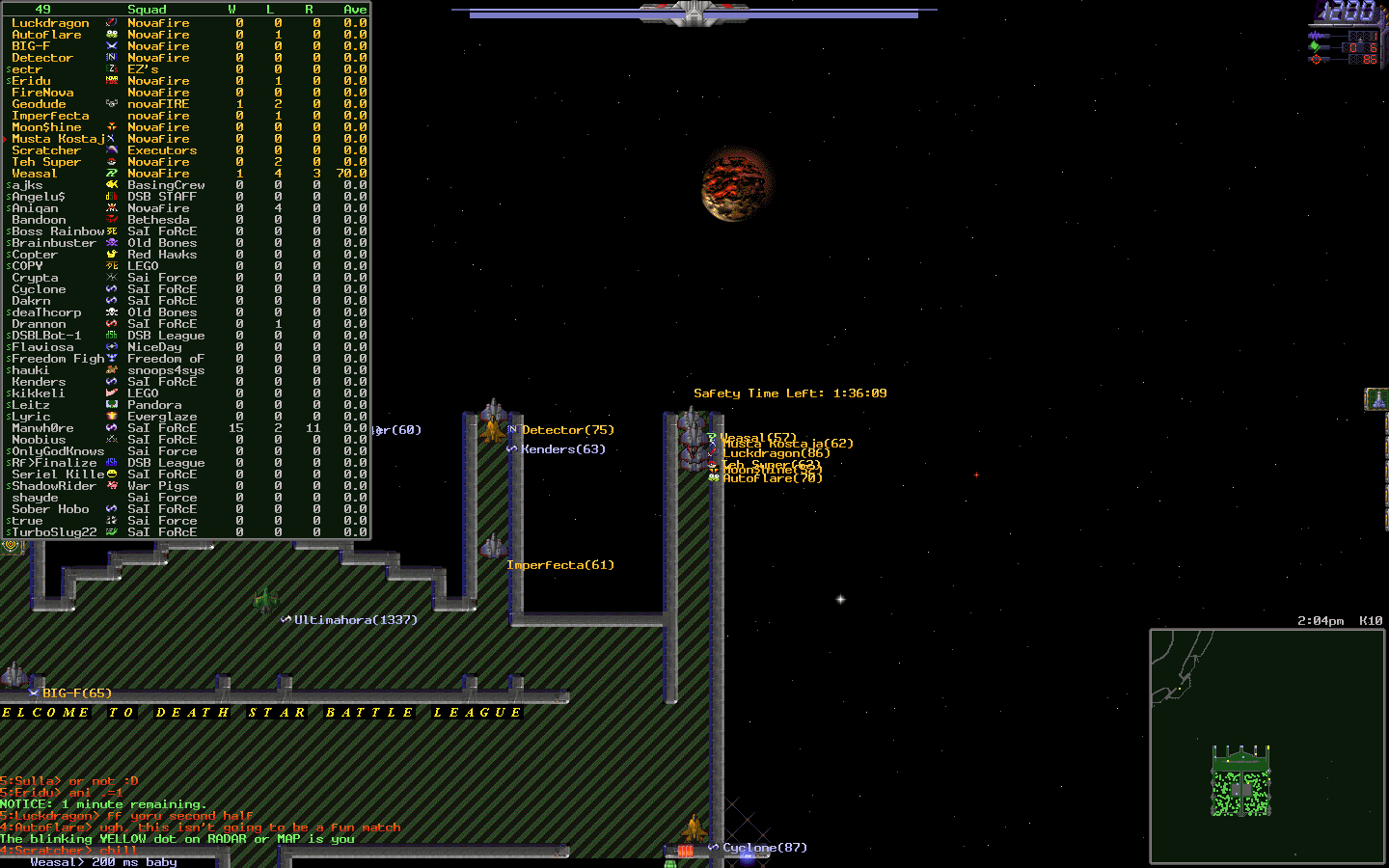Click the Ave column header

353,9
